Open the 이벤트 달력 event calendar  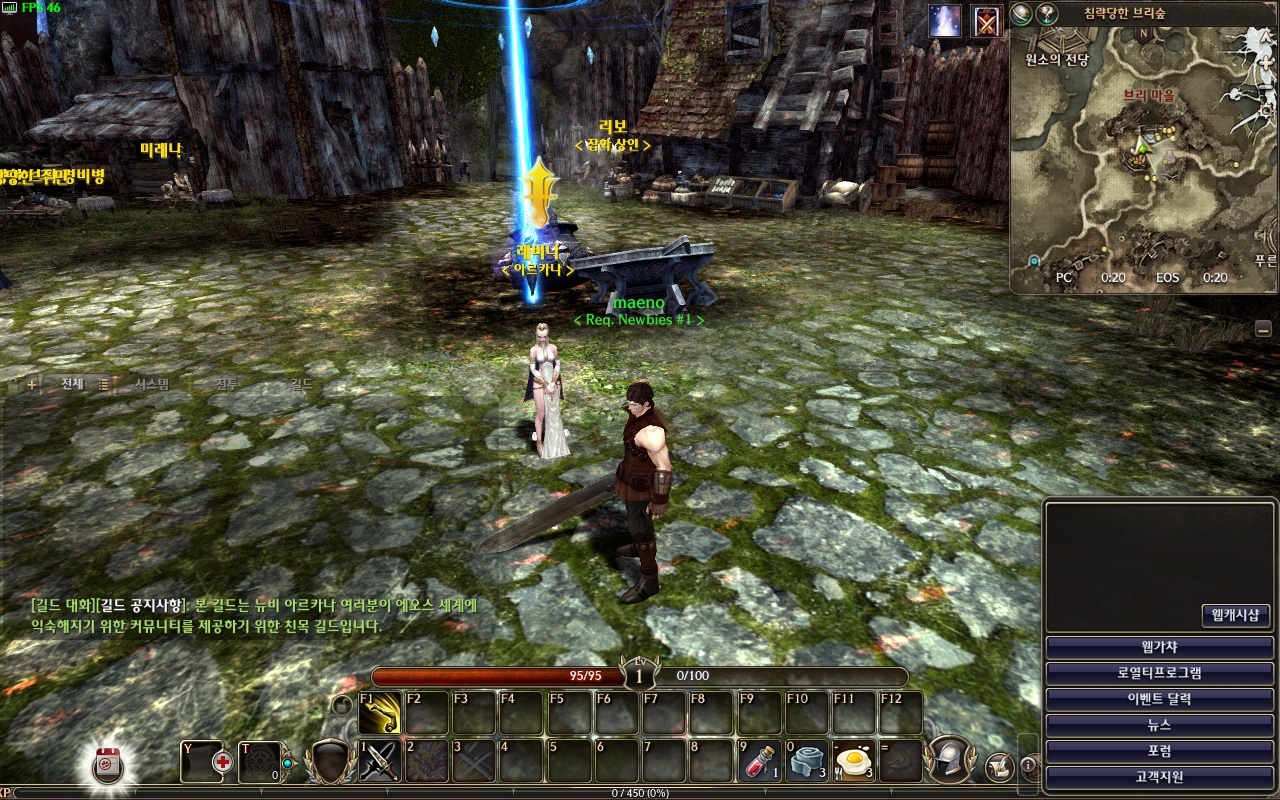tap(1159, 699)
